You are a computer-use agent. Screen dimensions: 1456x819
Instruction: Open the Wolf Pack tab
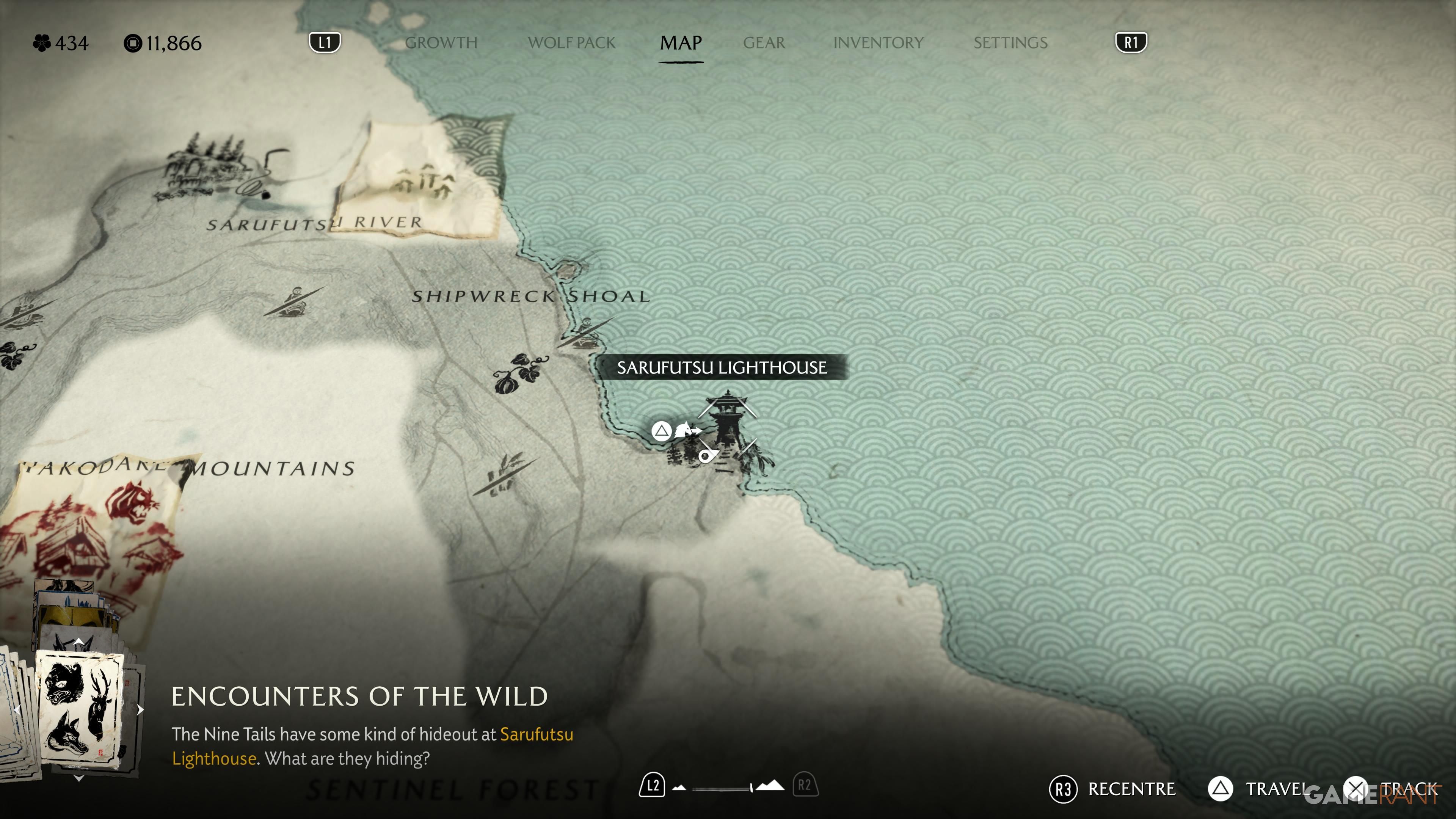571,43
